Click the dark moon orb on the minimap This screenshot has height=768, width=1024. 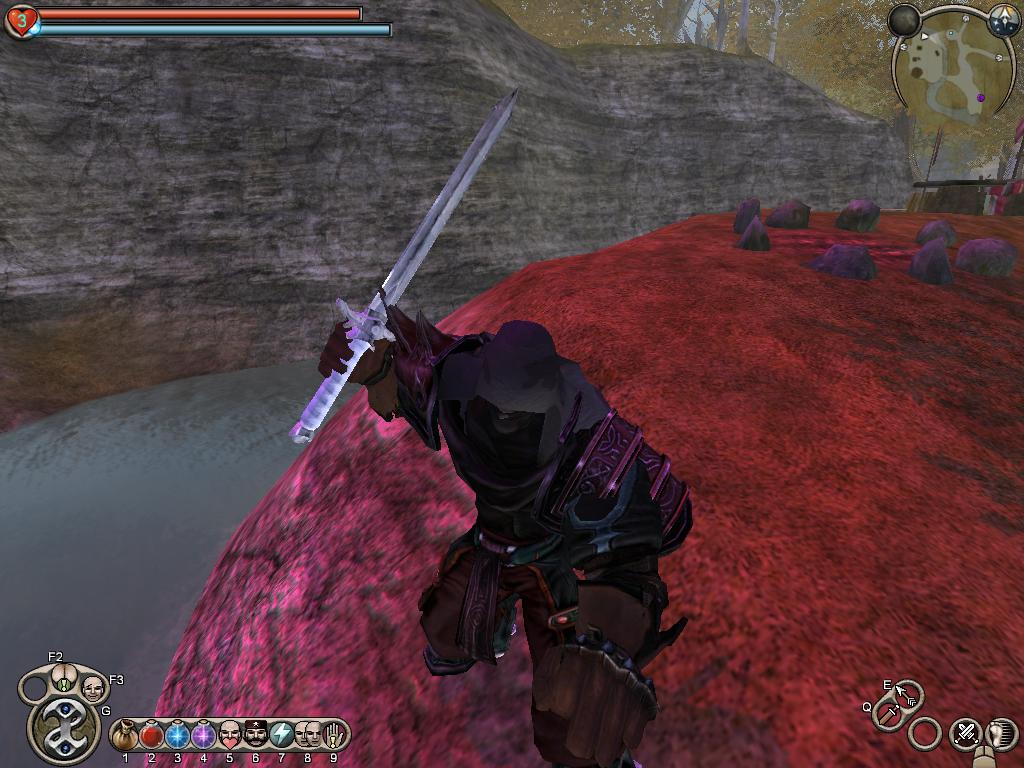click(905, 20)
